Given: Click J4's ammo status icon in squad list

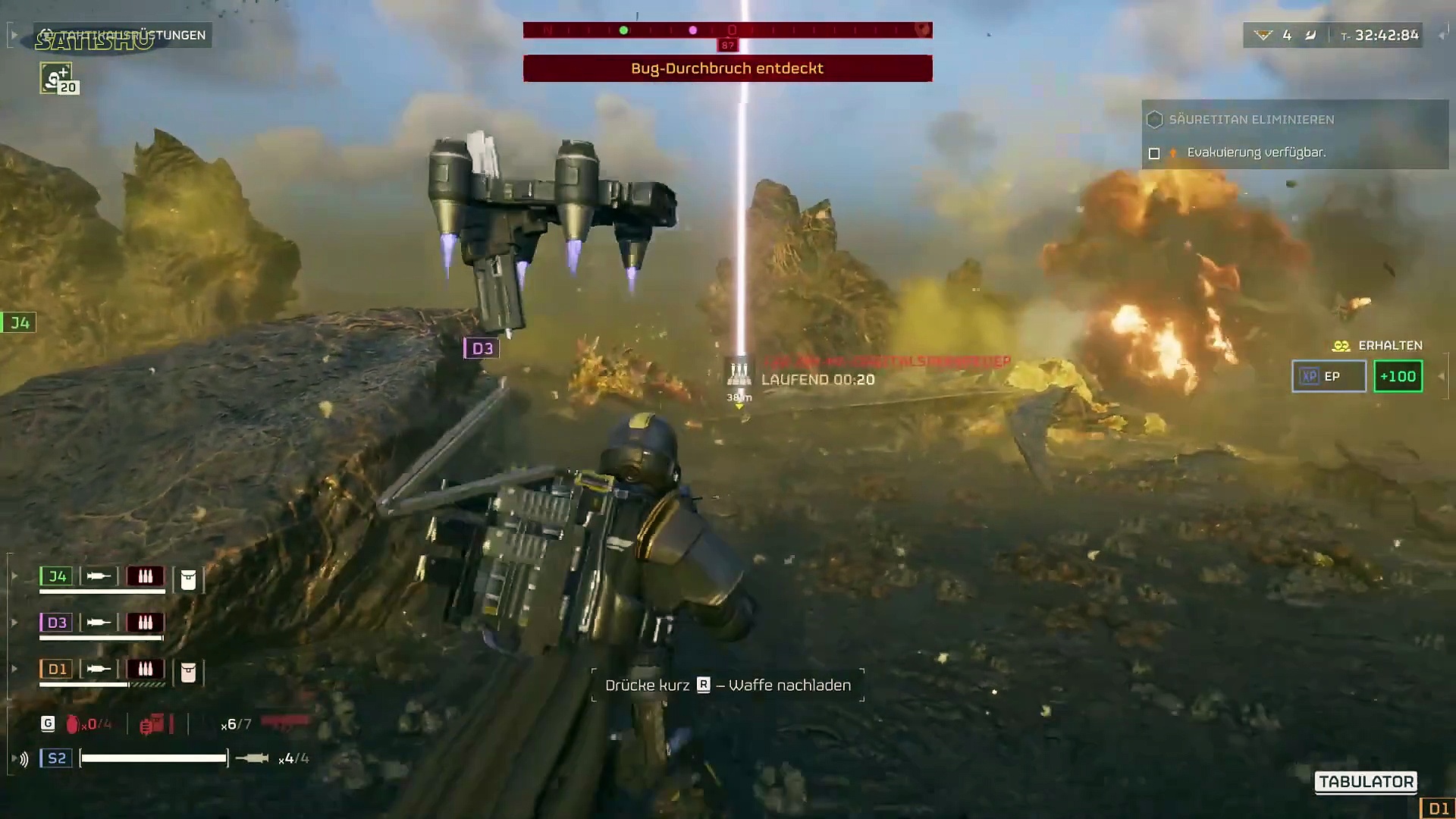Looking at the screenshot, I should click(x=145, y=576).
